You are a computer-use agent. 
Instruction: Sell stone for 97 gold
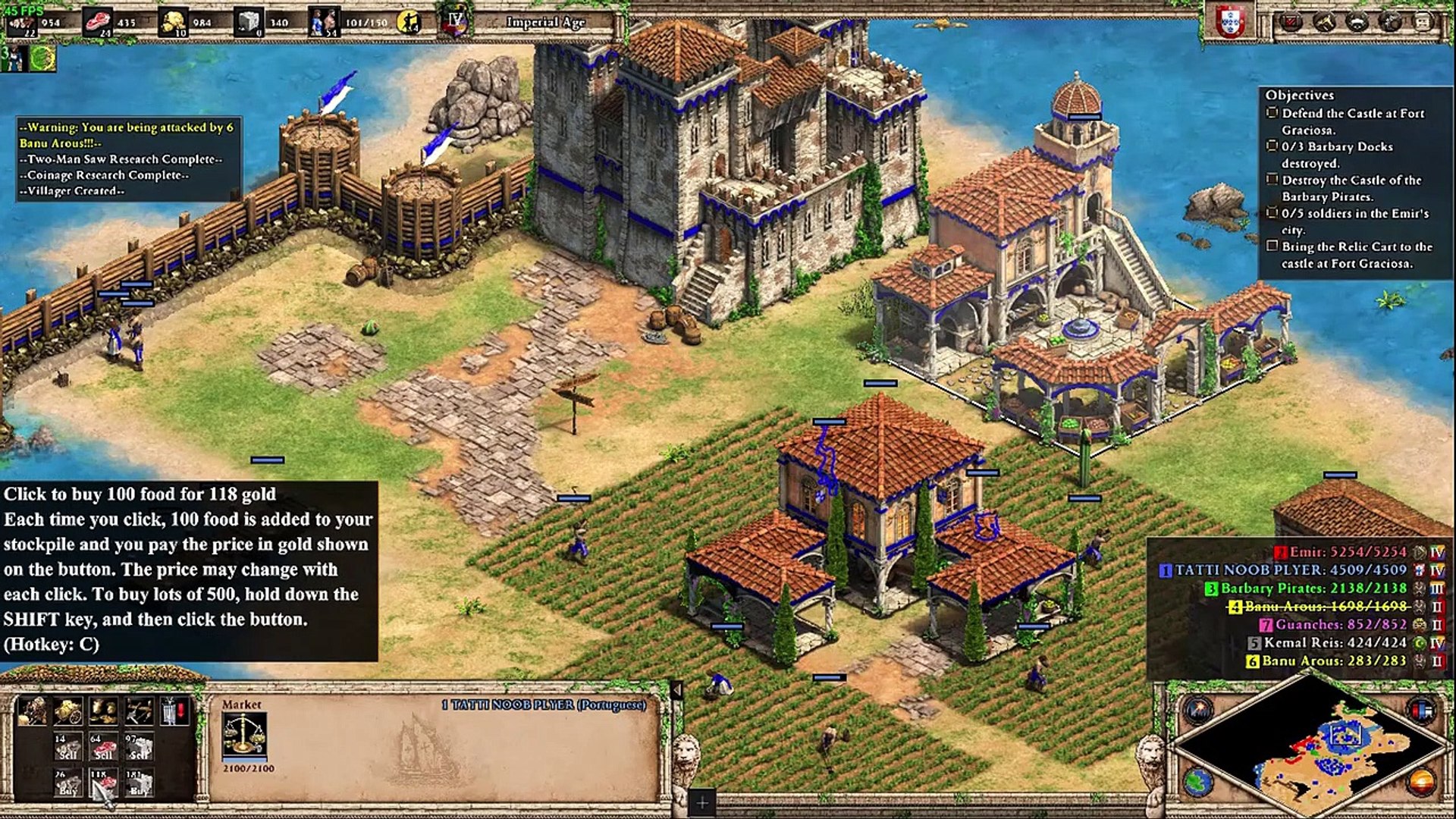[138, 747]
